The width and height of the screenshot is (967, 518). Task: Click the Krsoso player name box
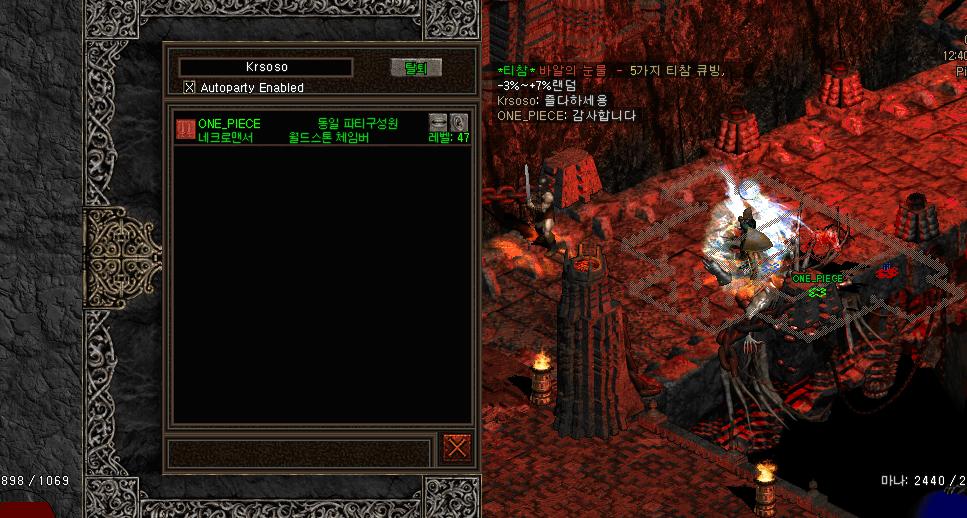[265, 67]
